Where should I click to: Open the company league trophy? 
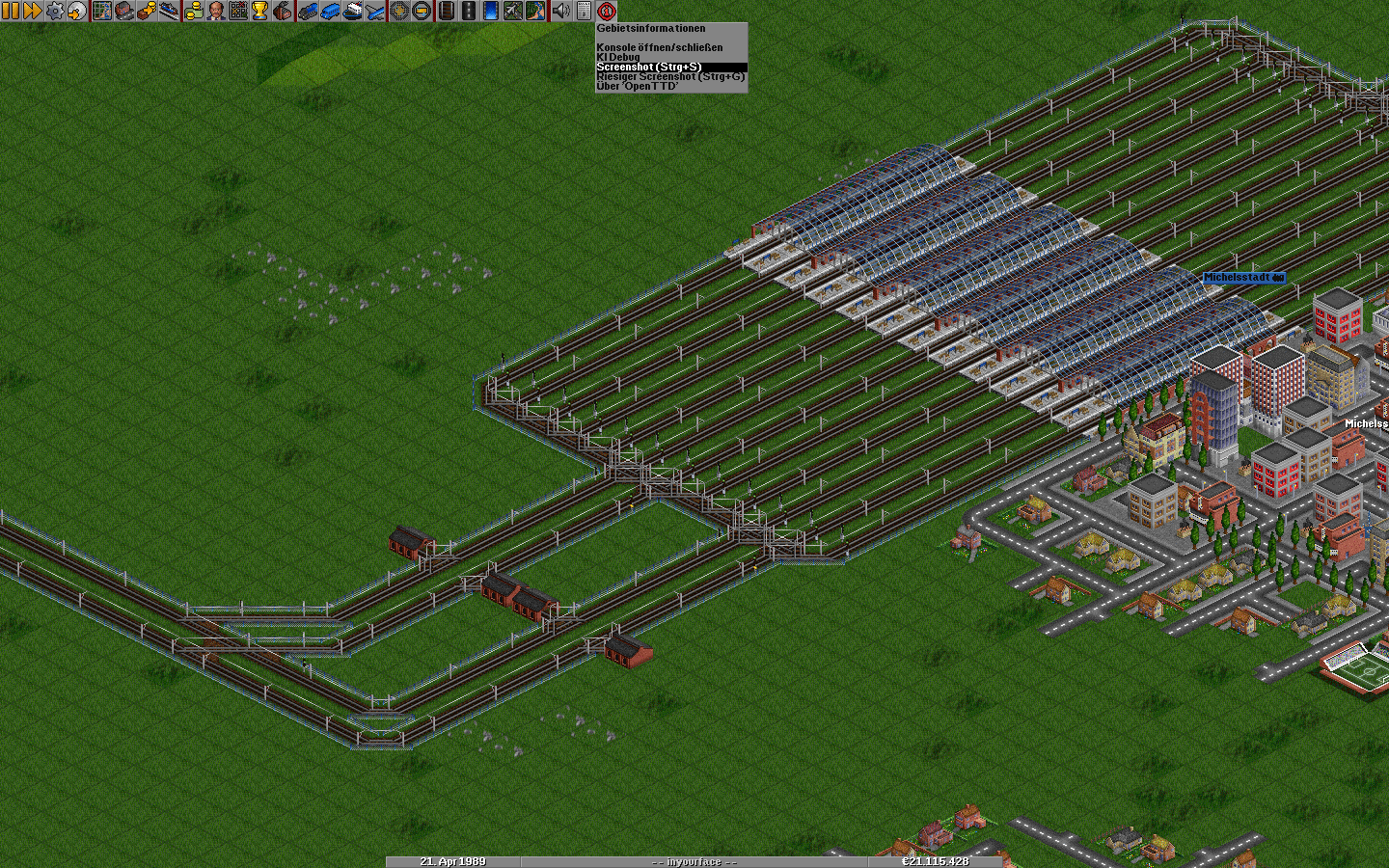click(259, 11)
